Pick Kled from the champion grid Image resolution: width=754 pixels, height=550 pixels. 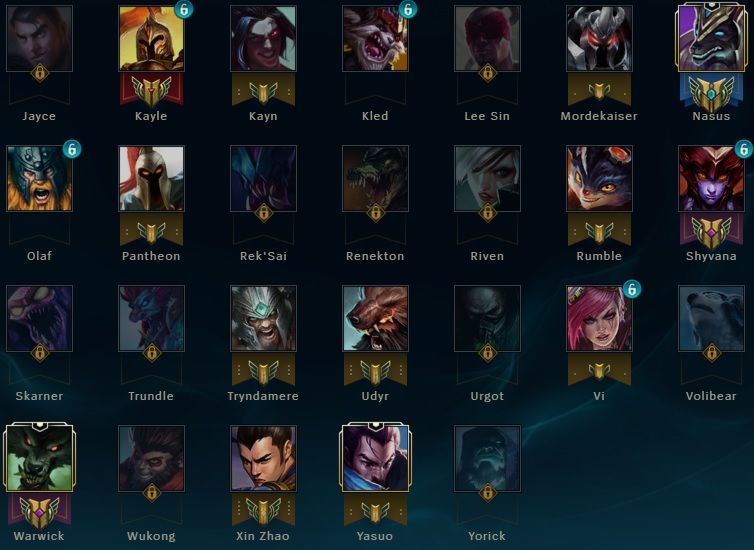(375, 38)
